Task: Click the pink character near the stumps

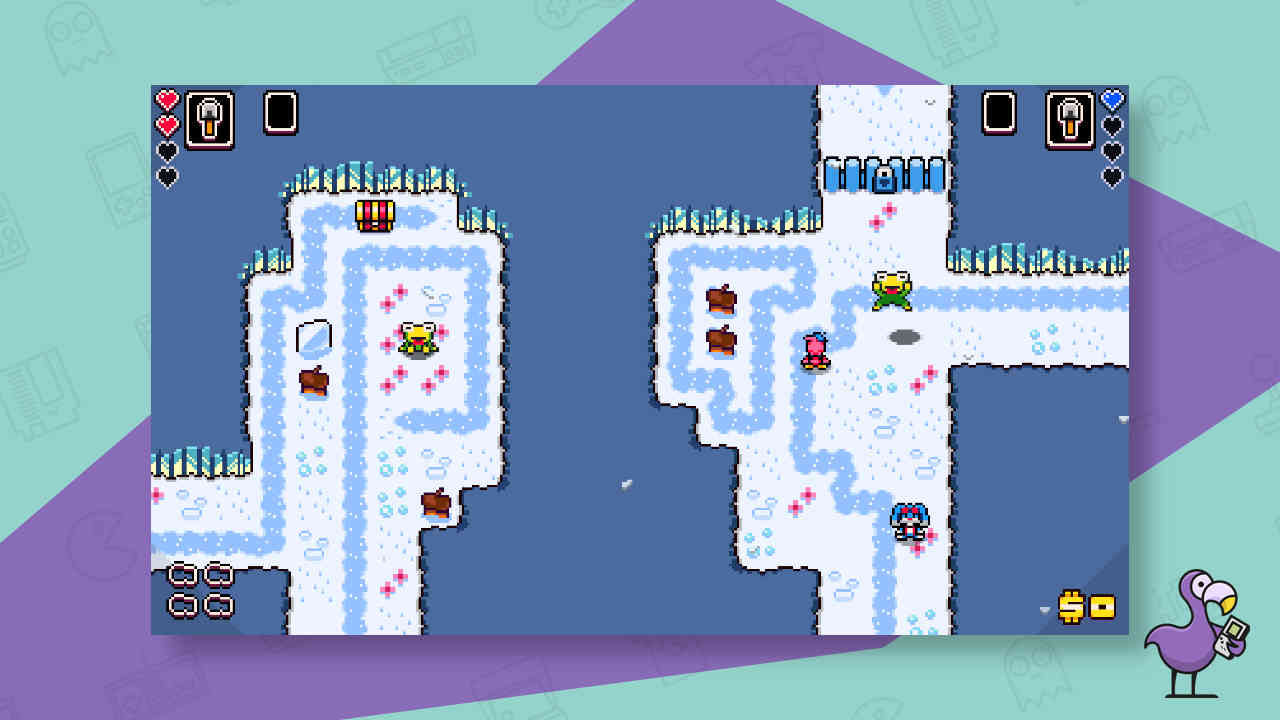Action: (x=815, y=348)
